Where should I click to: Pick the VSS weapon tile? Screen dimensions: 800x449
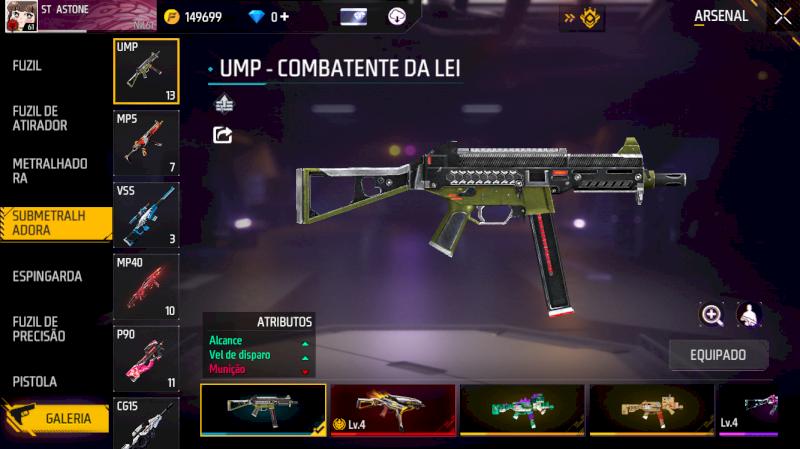146,214
